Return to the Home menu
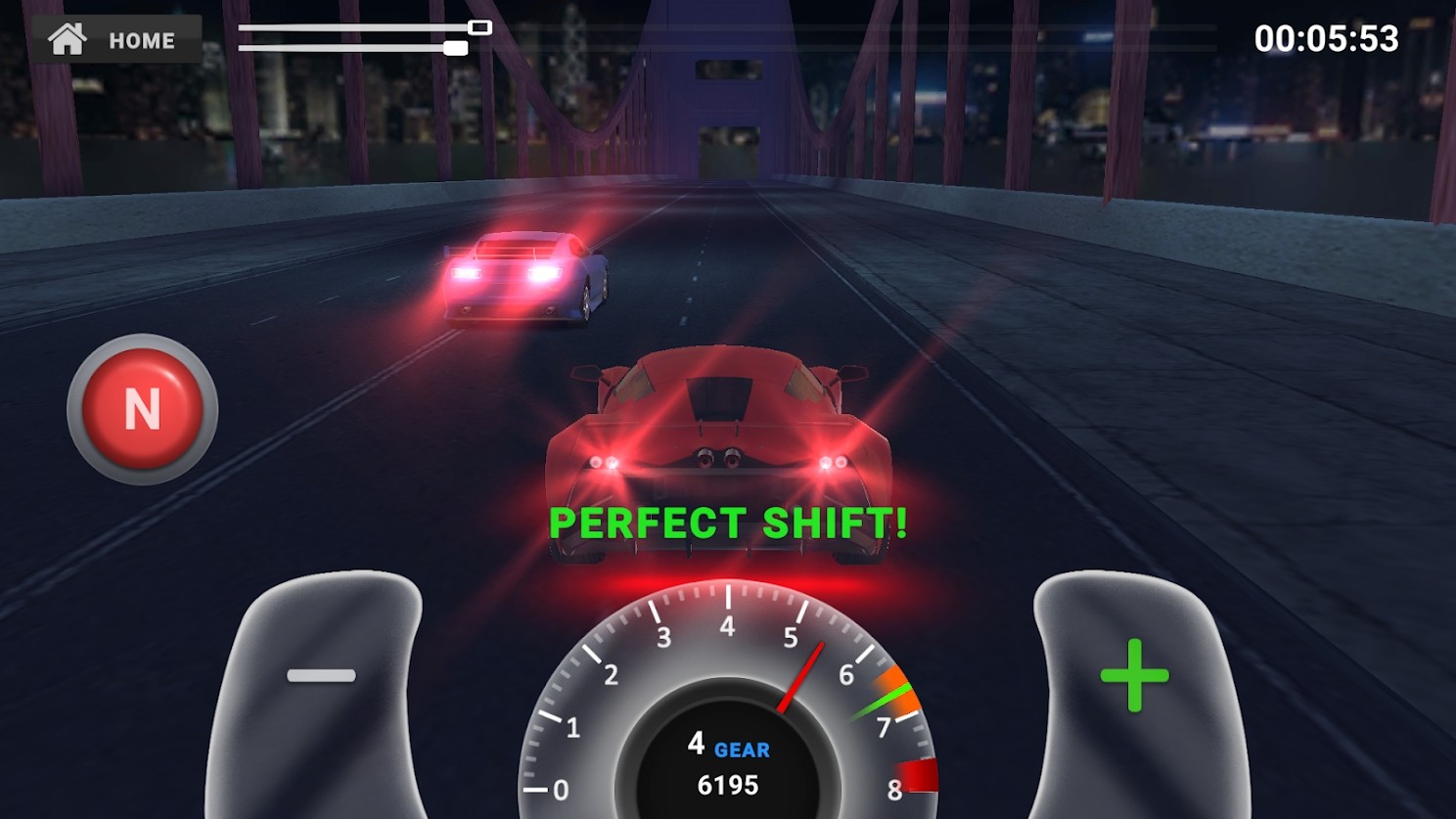 [116, 40]
